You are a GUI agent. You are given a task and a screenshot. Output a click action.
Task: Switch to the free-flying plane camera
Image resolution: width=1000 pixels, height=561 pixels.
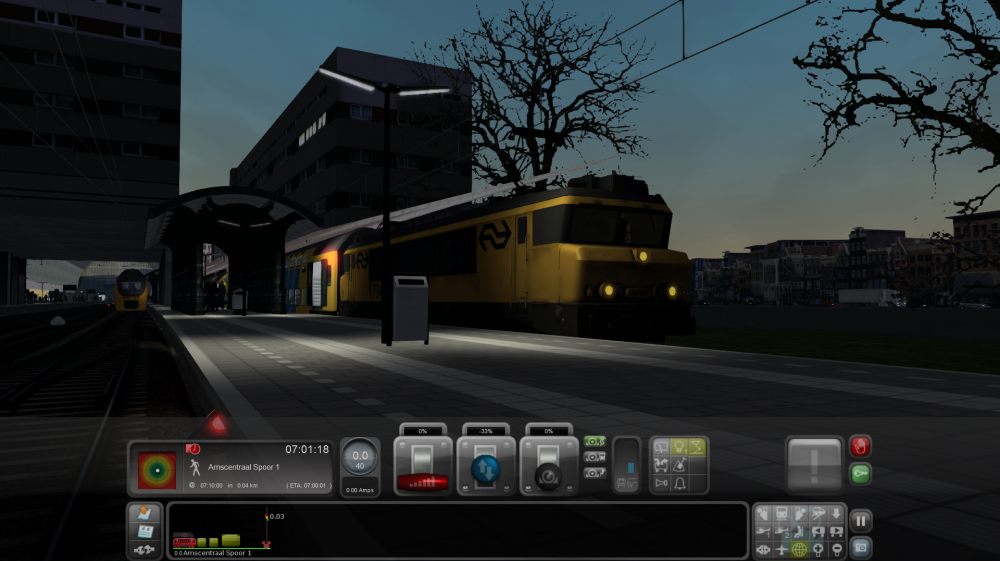click(x=781, y=549)
